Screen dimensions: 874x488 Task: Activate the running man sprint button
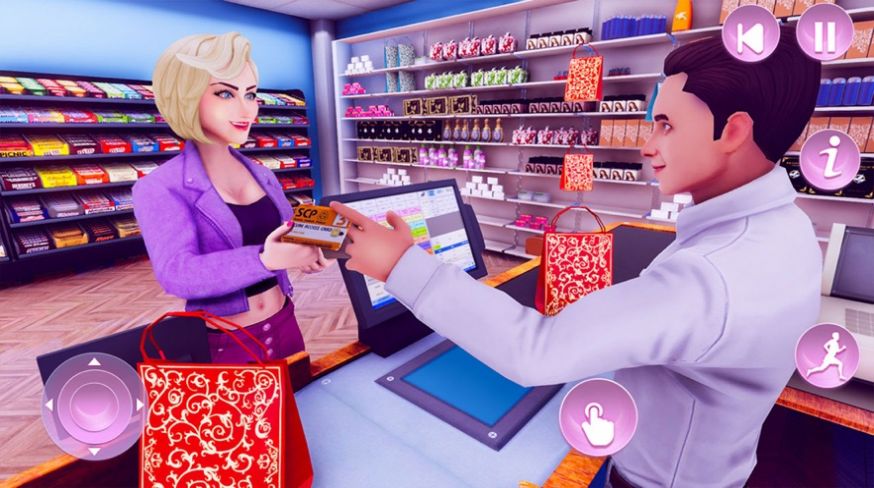[826, 357]
